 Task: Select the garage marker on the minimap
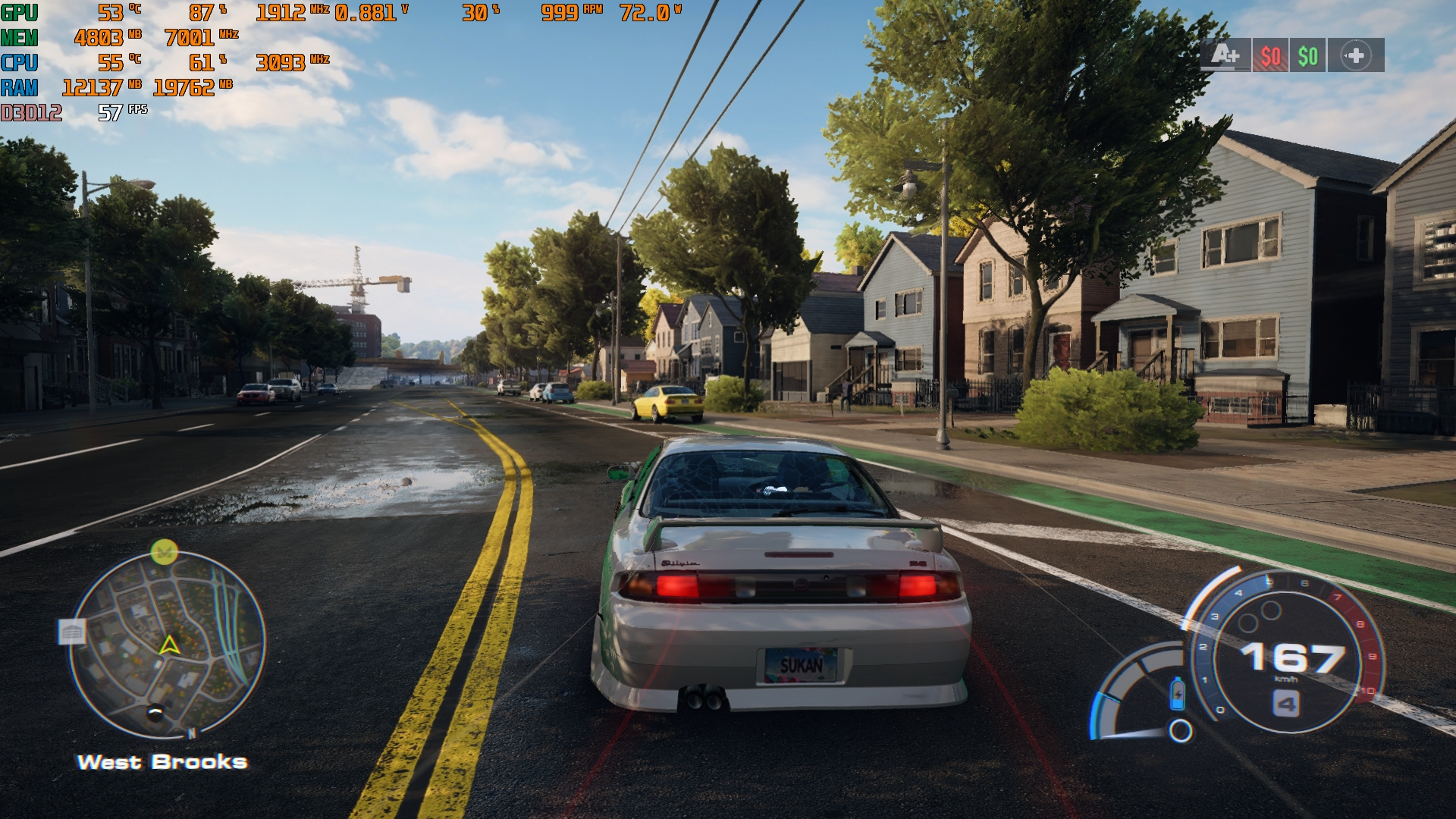click(x=73, y=632)
